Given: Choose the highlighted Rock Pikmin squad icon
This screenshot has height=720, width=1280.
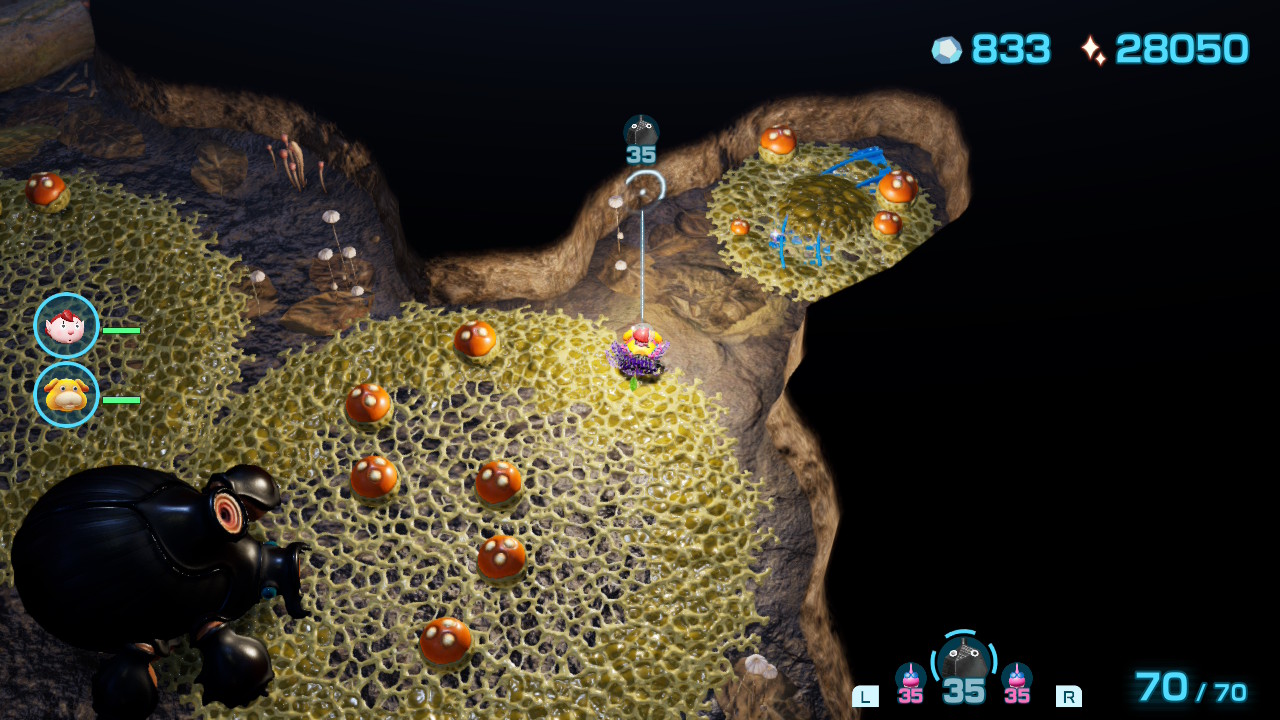Looking at the screenshot, I should pos(964,662).
